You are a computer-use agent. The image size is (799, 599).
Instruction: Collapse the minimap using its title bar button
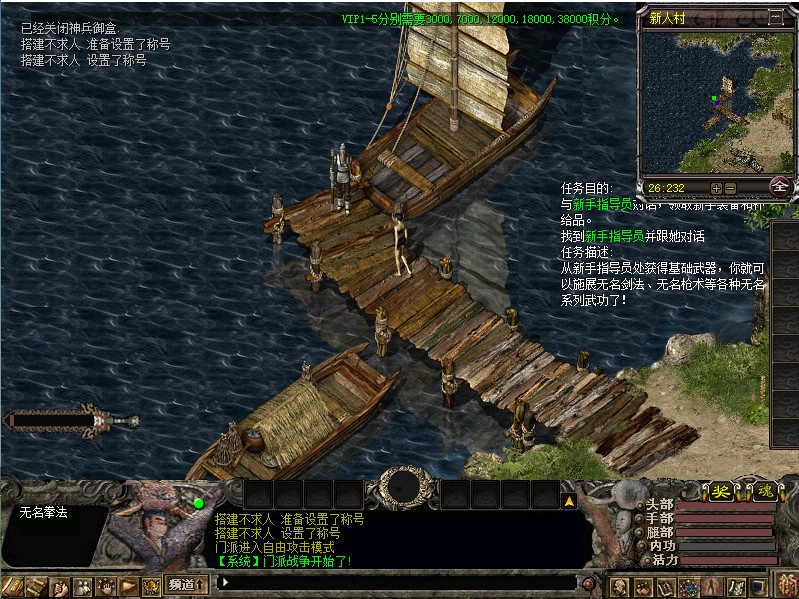coord(776,17)
